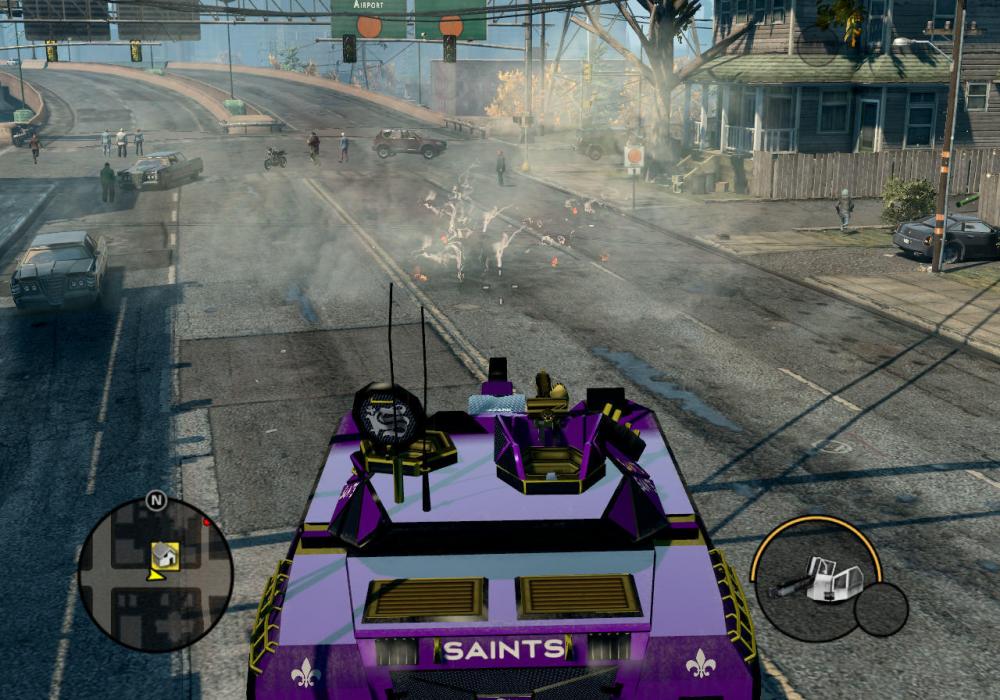
Task: Click the north compass marker on minimap
Action: pyautogui.click(x=156, y=500)
